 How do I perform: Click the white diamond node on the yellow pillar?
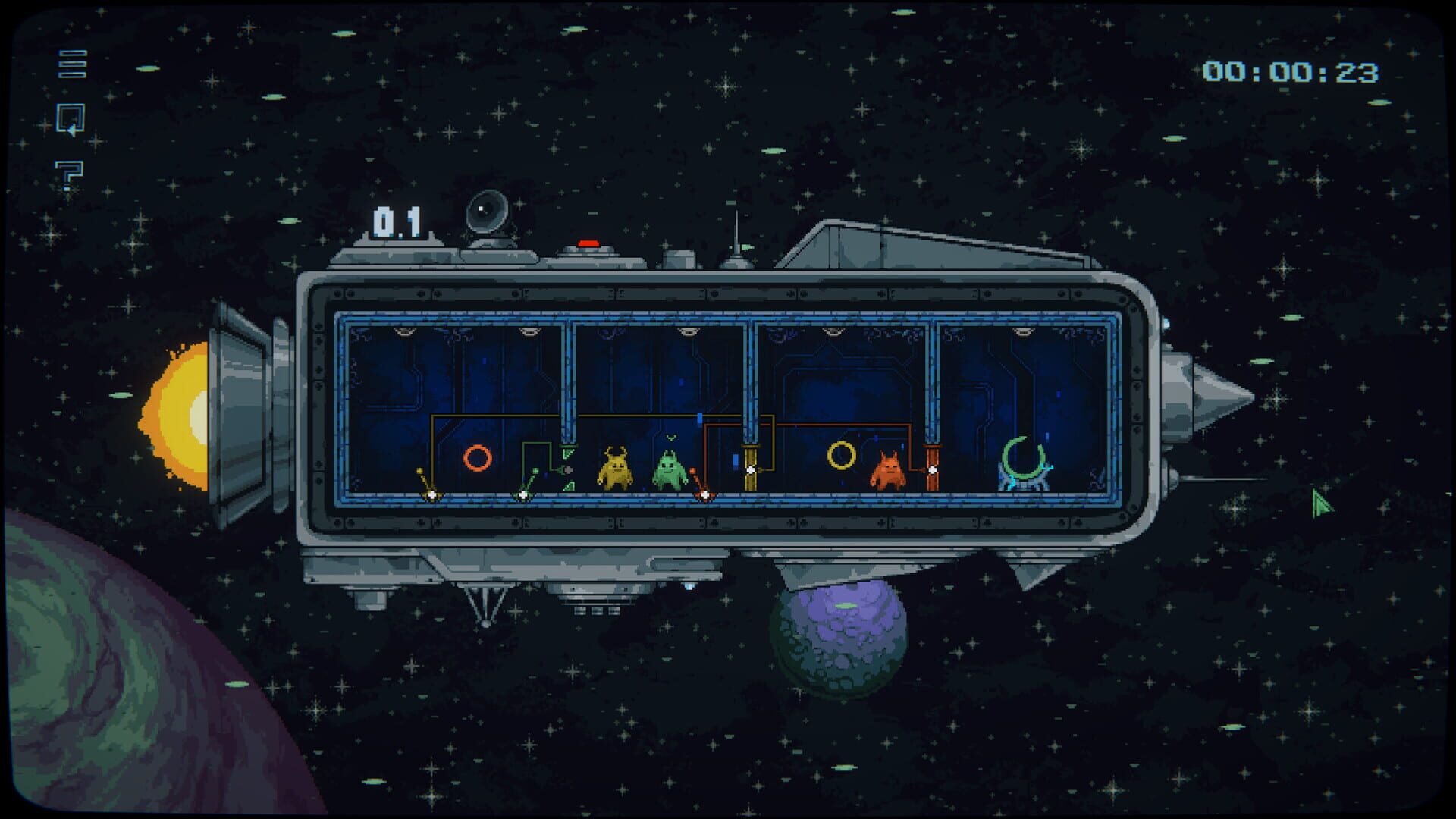(x=751, y=469)
